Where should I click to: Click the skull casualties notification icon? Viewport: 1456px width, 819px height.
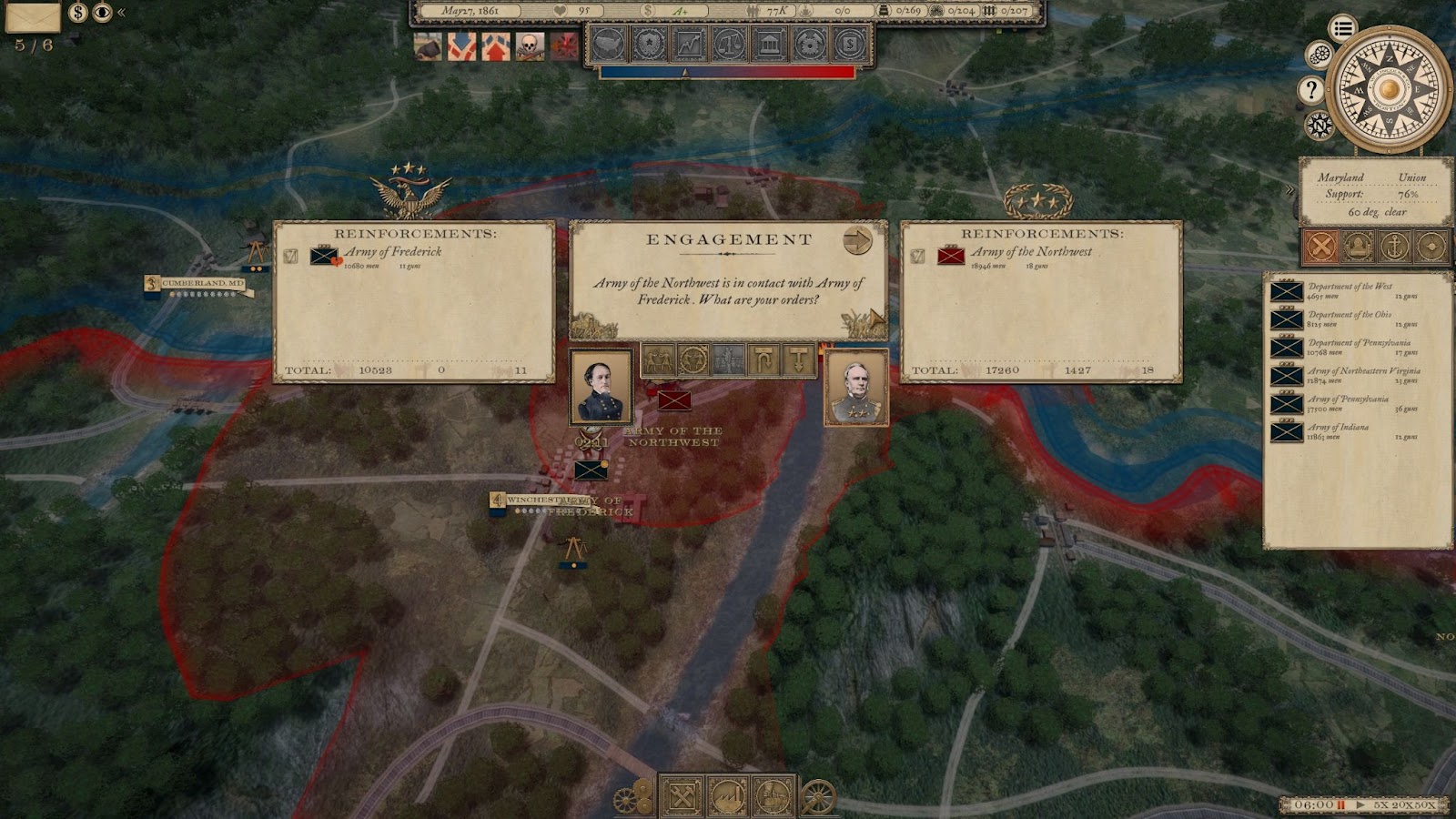tap(530, 45)
